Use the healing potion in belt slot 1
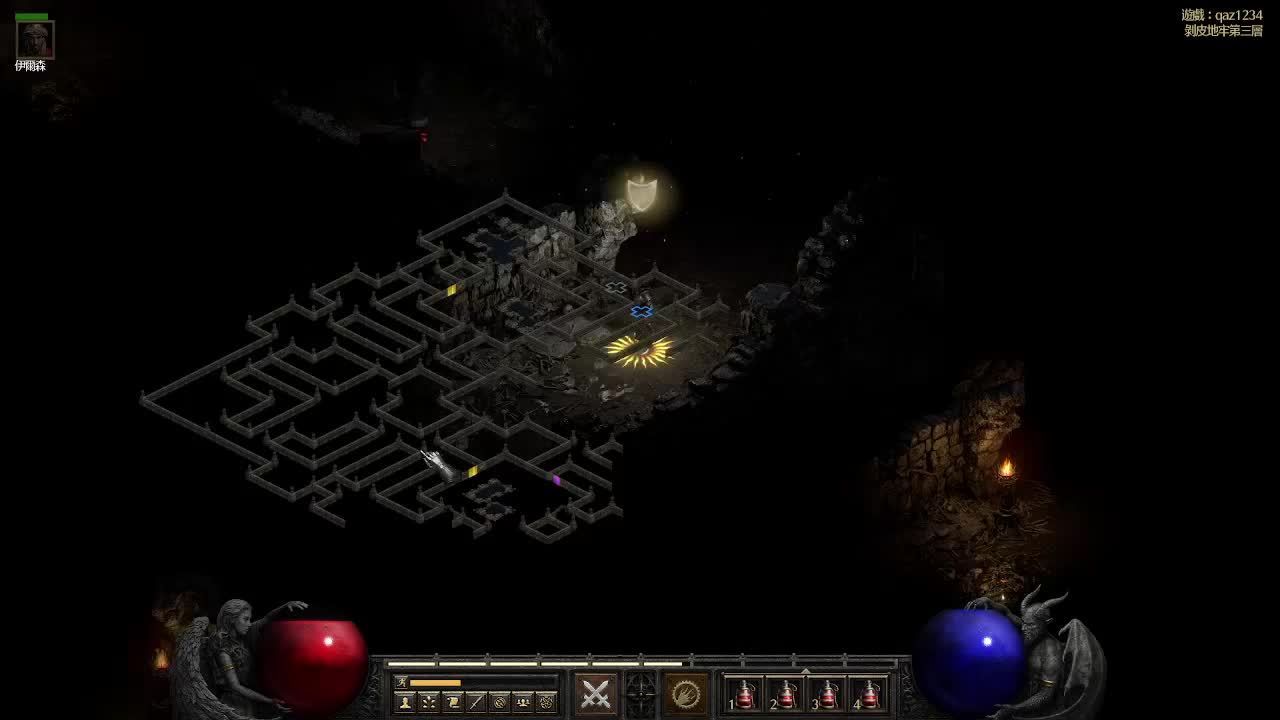Screen dimensions: 1280x720 pos(745,694)
